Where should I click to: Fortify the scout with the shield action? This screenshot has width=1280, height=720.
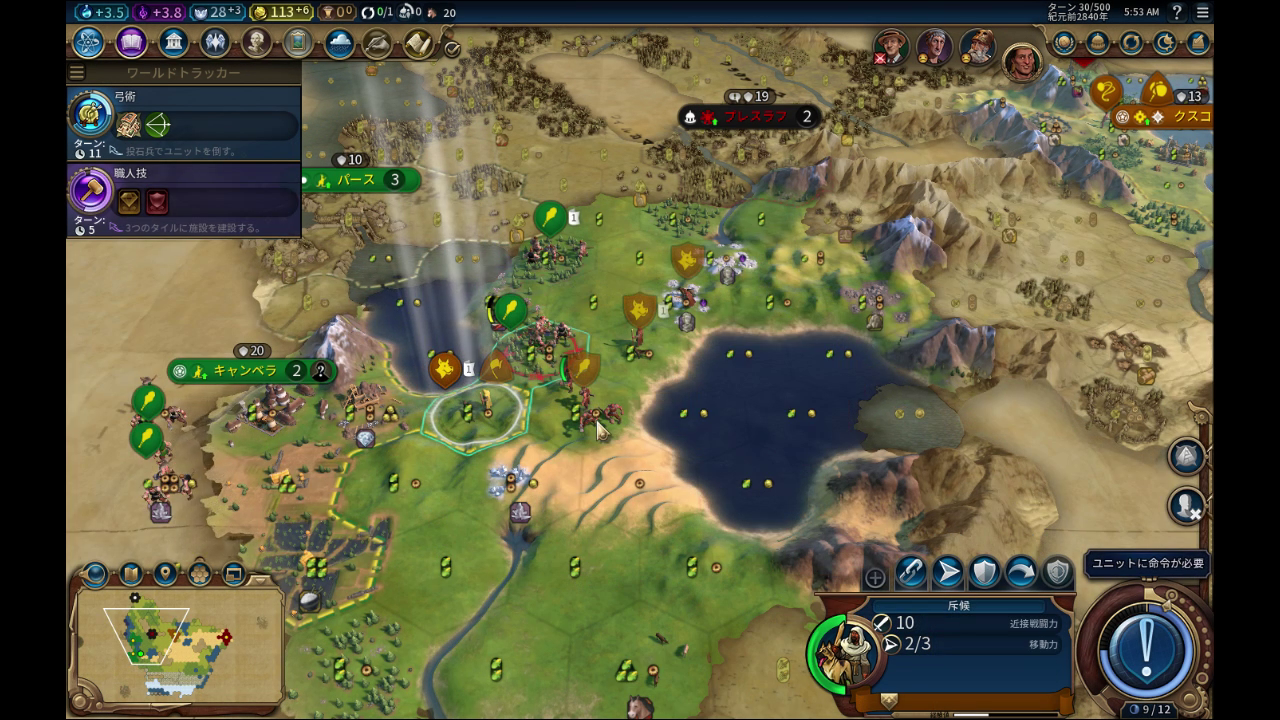[984, 572]
